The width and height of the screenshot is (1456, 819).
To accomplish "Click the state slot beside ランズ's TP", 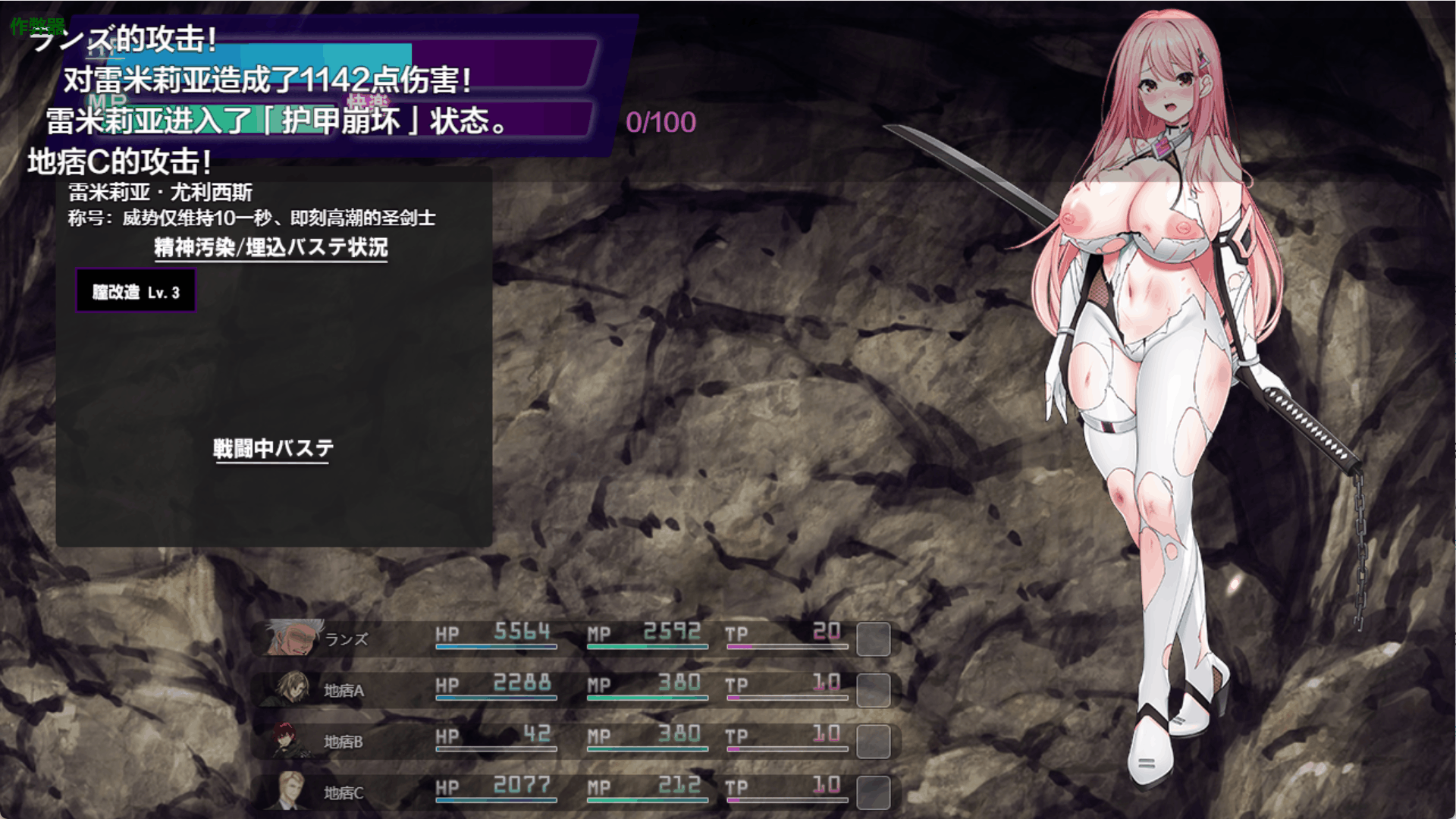I will click(873, 639).
